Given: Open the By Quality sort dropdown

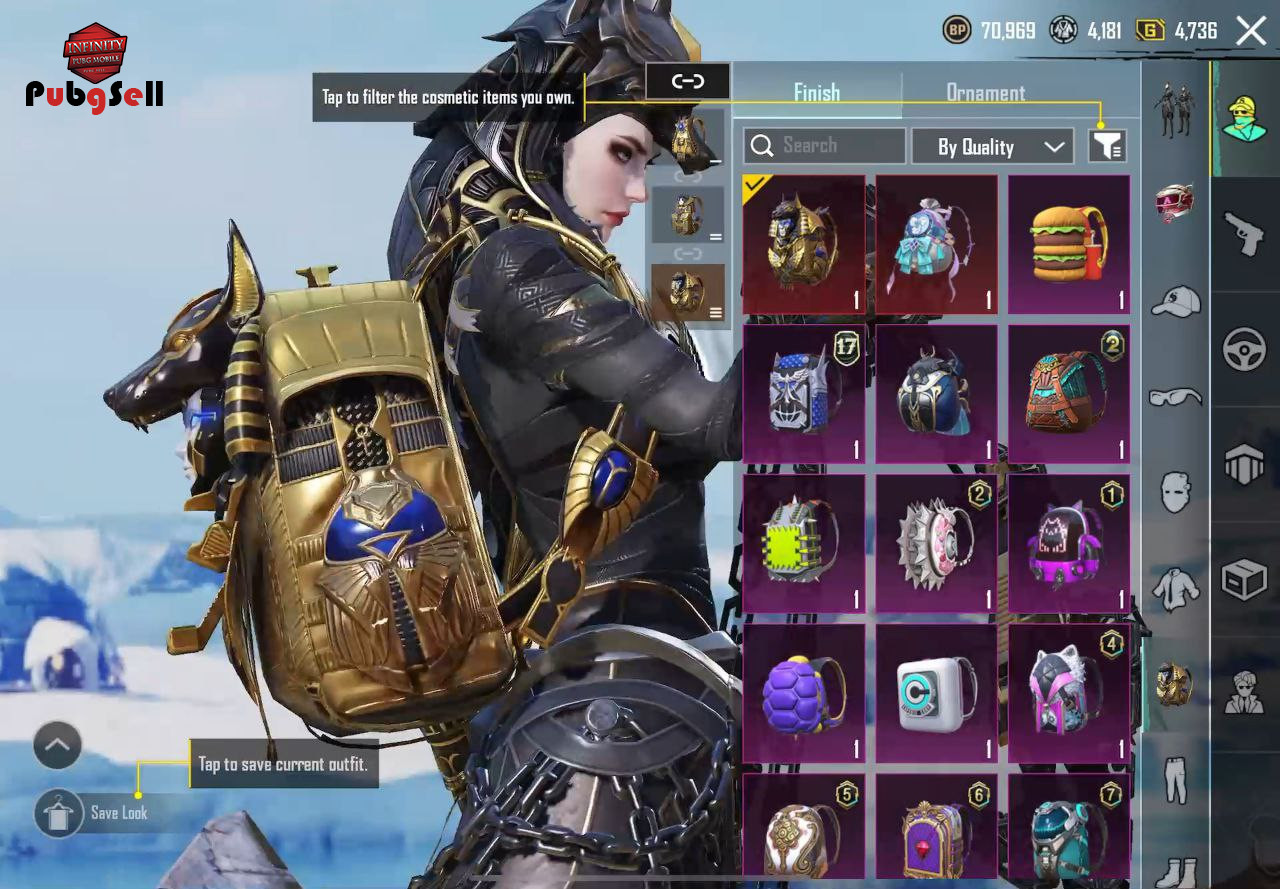Looking at the screenshot, I should point(992,147).
